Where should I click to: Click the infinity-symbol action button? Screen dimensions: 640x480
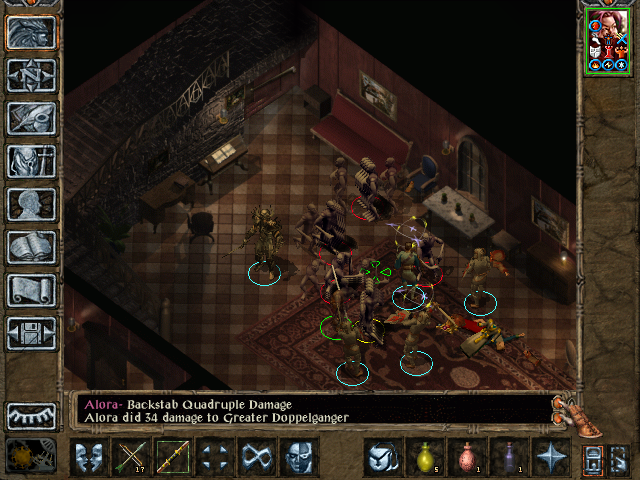257,458
